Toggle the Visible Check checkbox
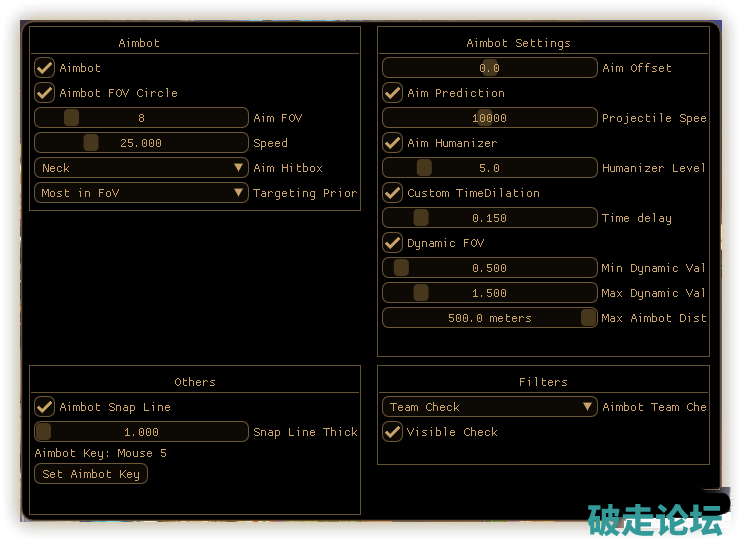 [x=392, y=432]
